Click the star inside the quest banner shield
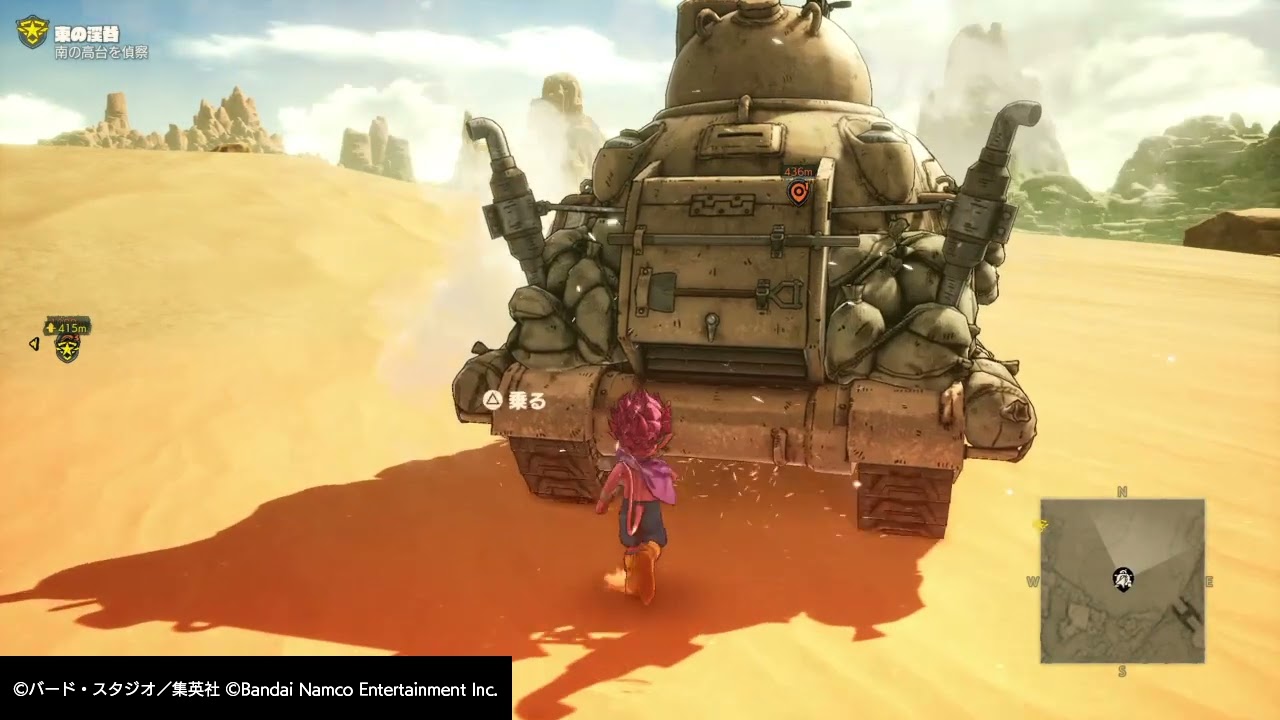The width and height of the screenshot is (1280, 720). coord(33,29)
